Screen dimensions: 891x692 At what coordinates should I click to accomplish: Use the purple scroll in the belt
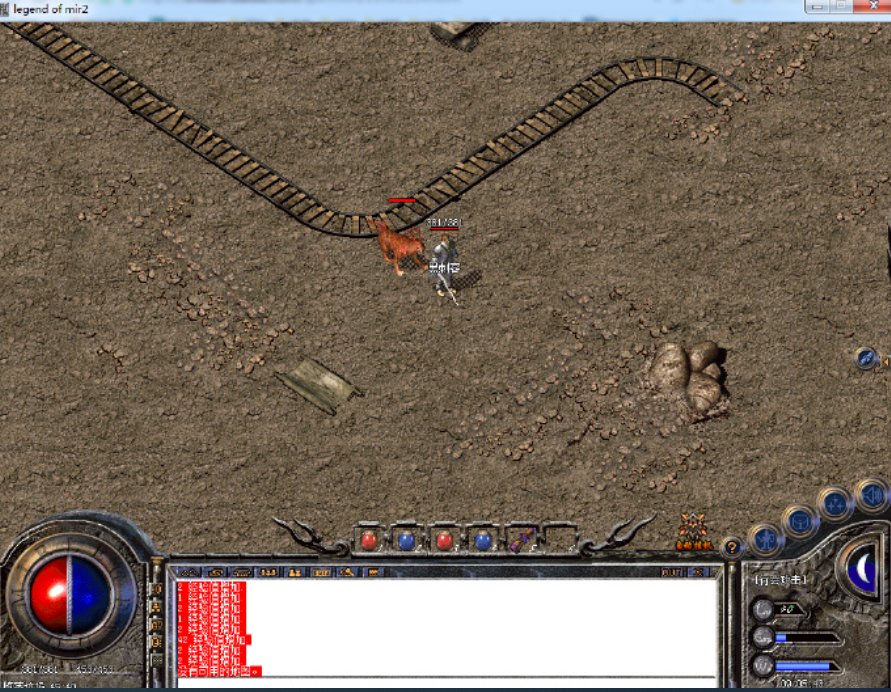tap(520, 541)
